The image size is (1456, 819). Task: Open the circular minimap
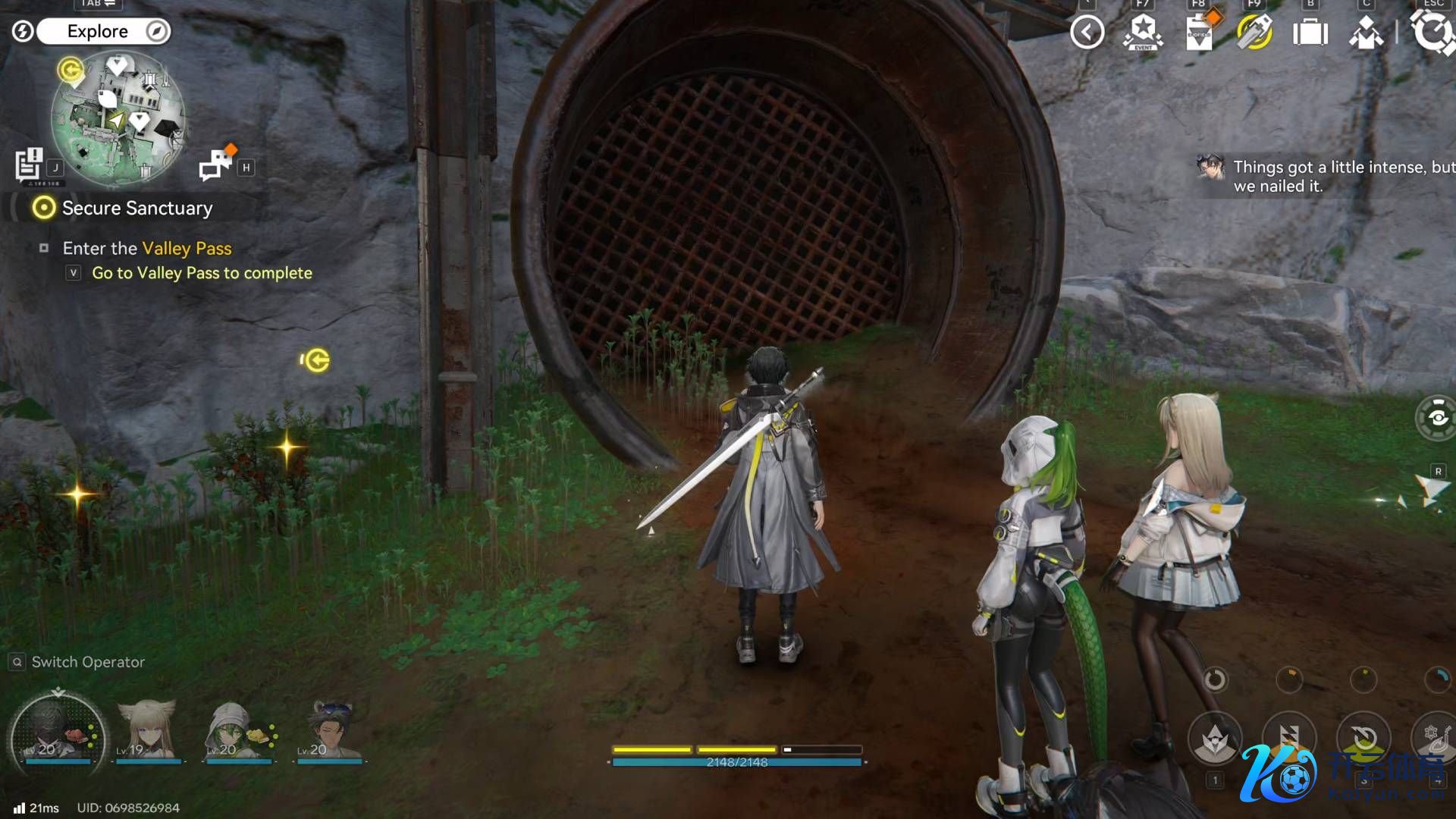[118, 118]
